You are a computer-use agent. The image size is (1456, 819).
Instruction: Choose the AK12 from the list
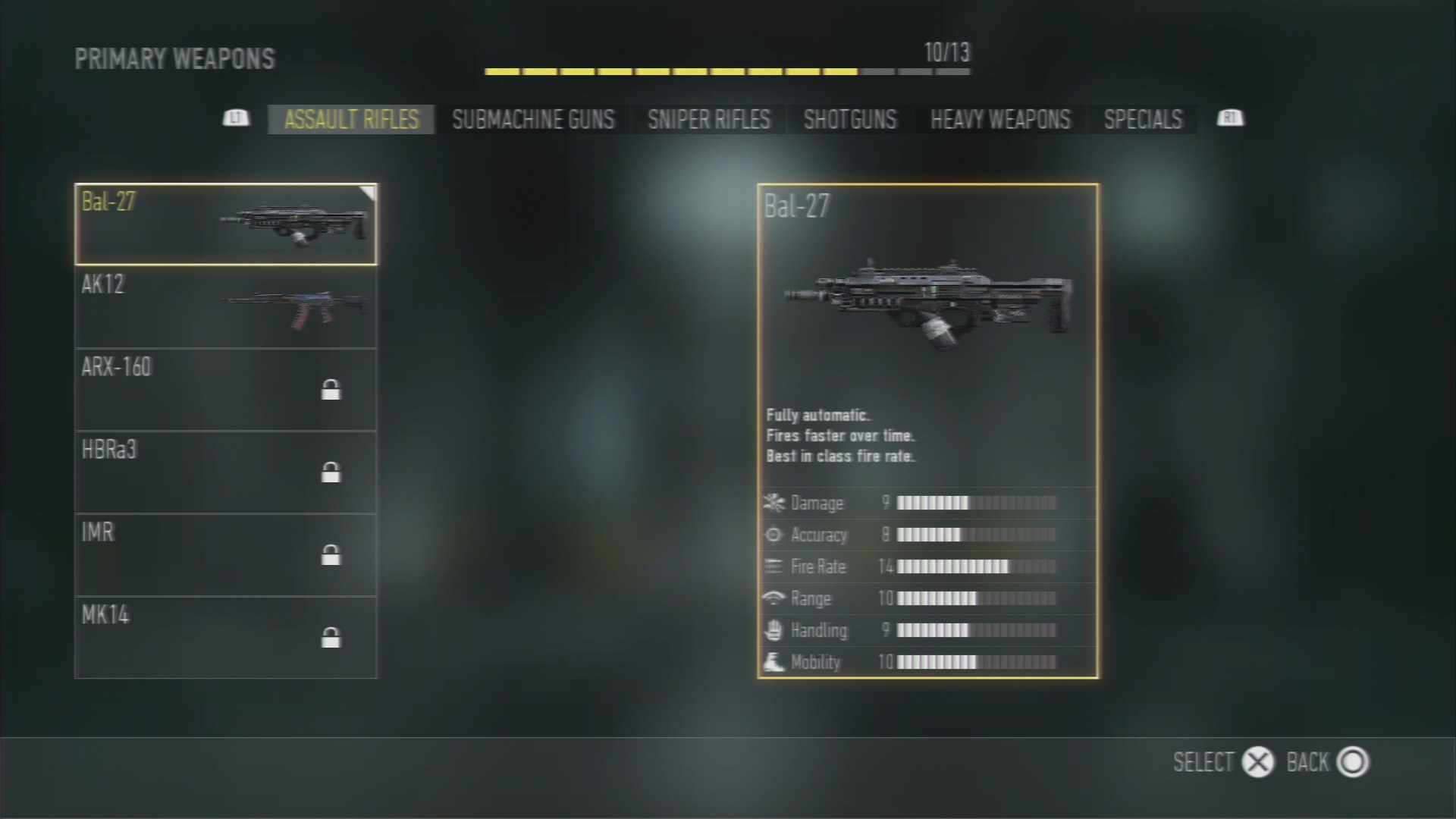225,307
